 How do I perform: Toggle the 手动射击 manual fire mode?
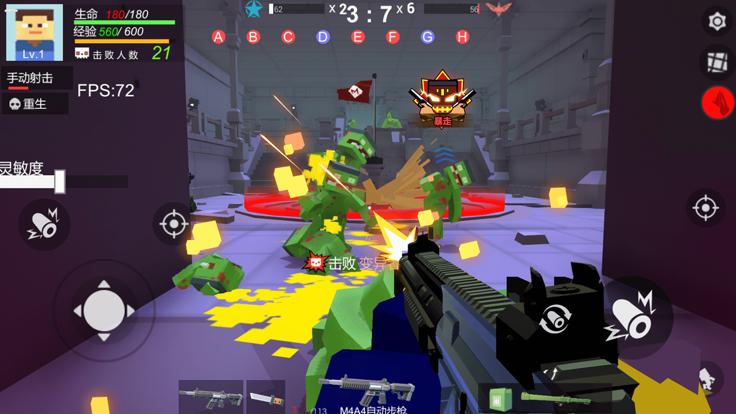point(36,78)
